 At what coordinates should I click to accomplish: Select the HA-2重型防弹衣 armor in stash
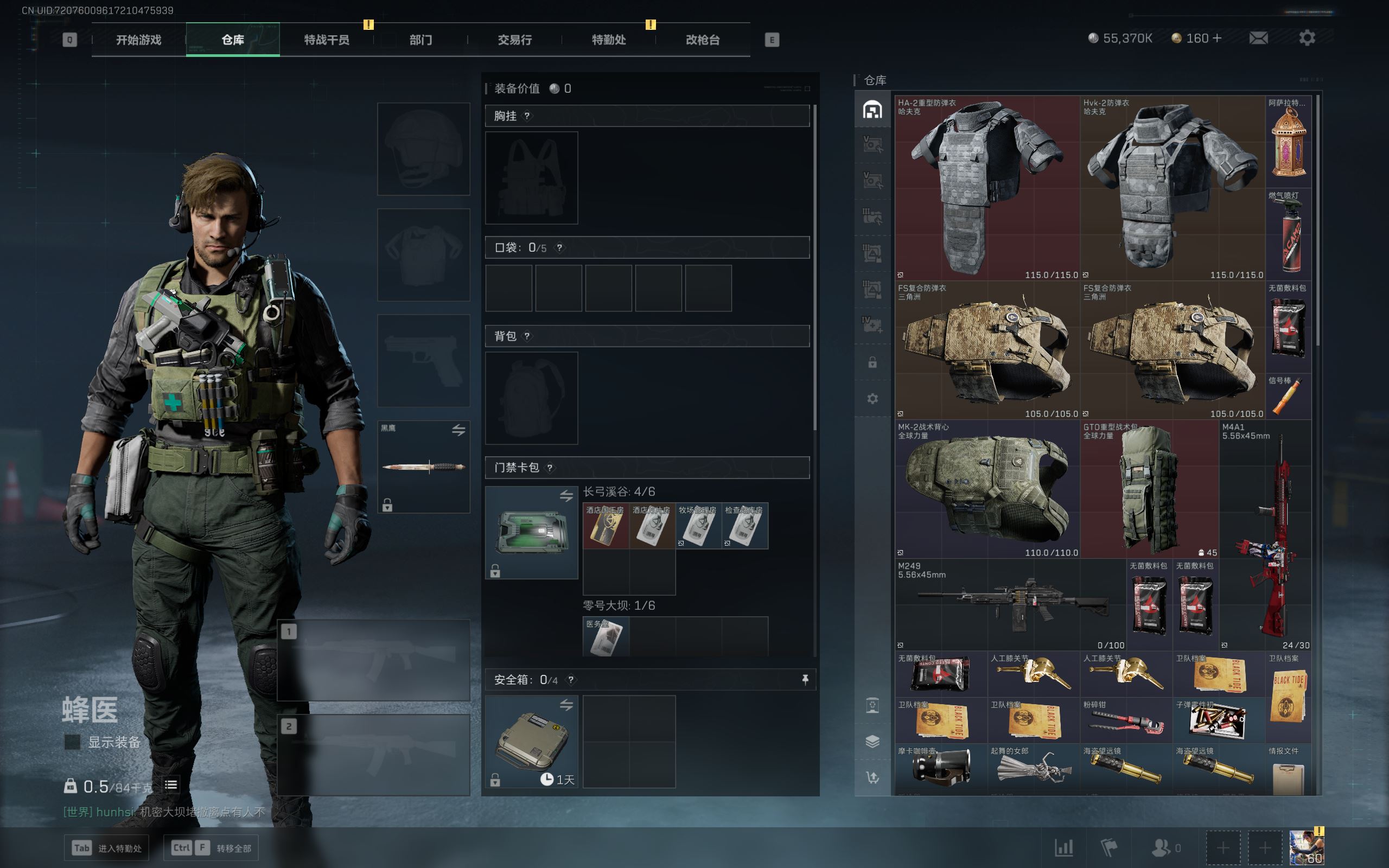[986, 188]
